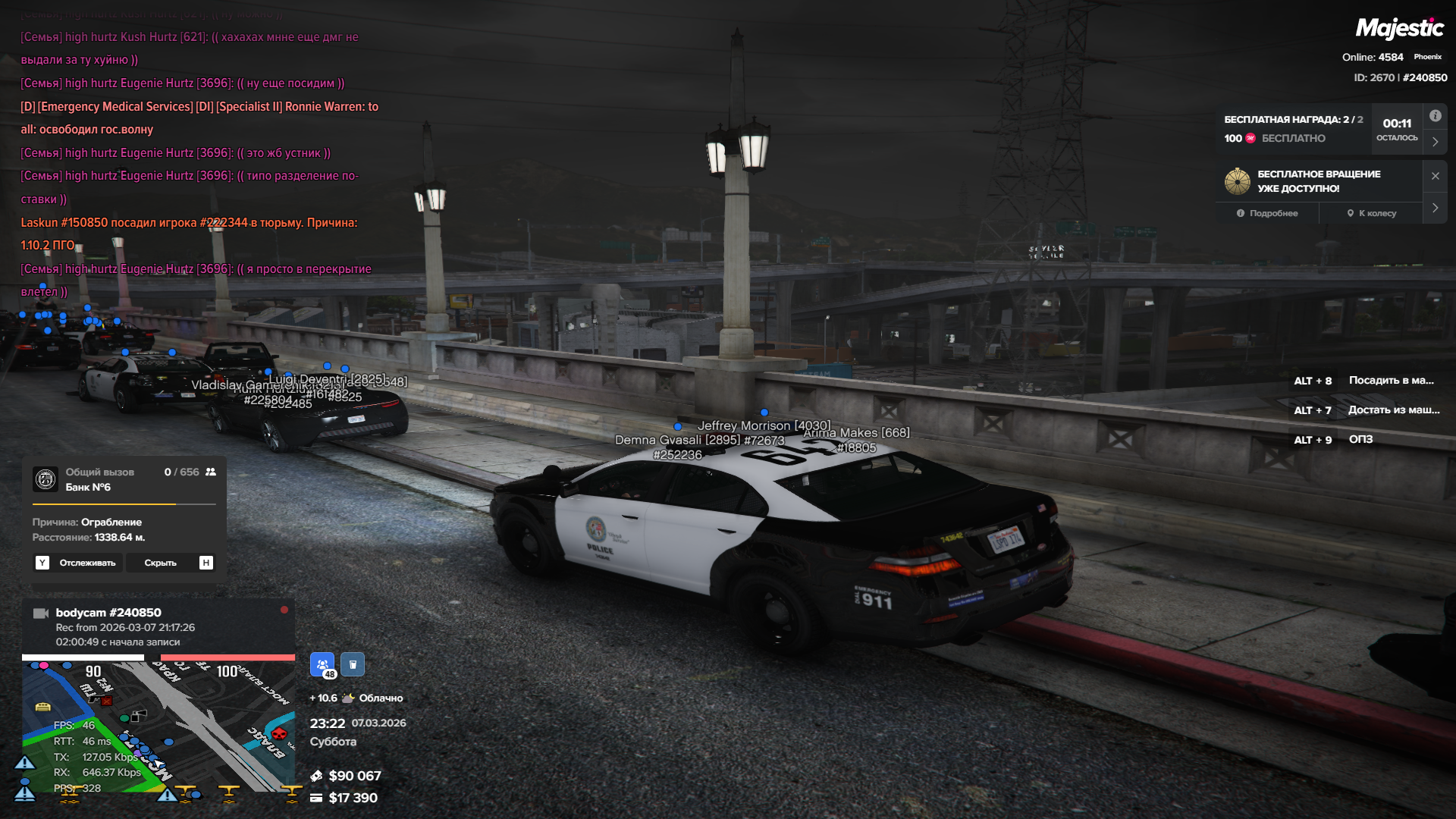Expand the free spin panel arrow
This screenshot has width=1456, height=819.
[x=1435, y=208]
